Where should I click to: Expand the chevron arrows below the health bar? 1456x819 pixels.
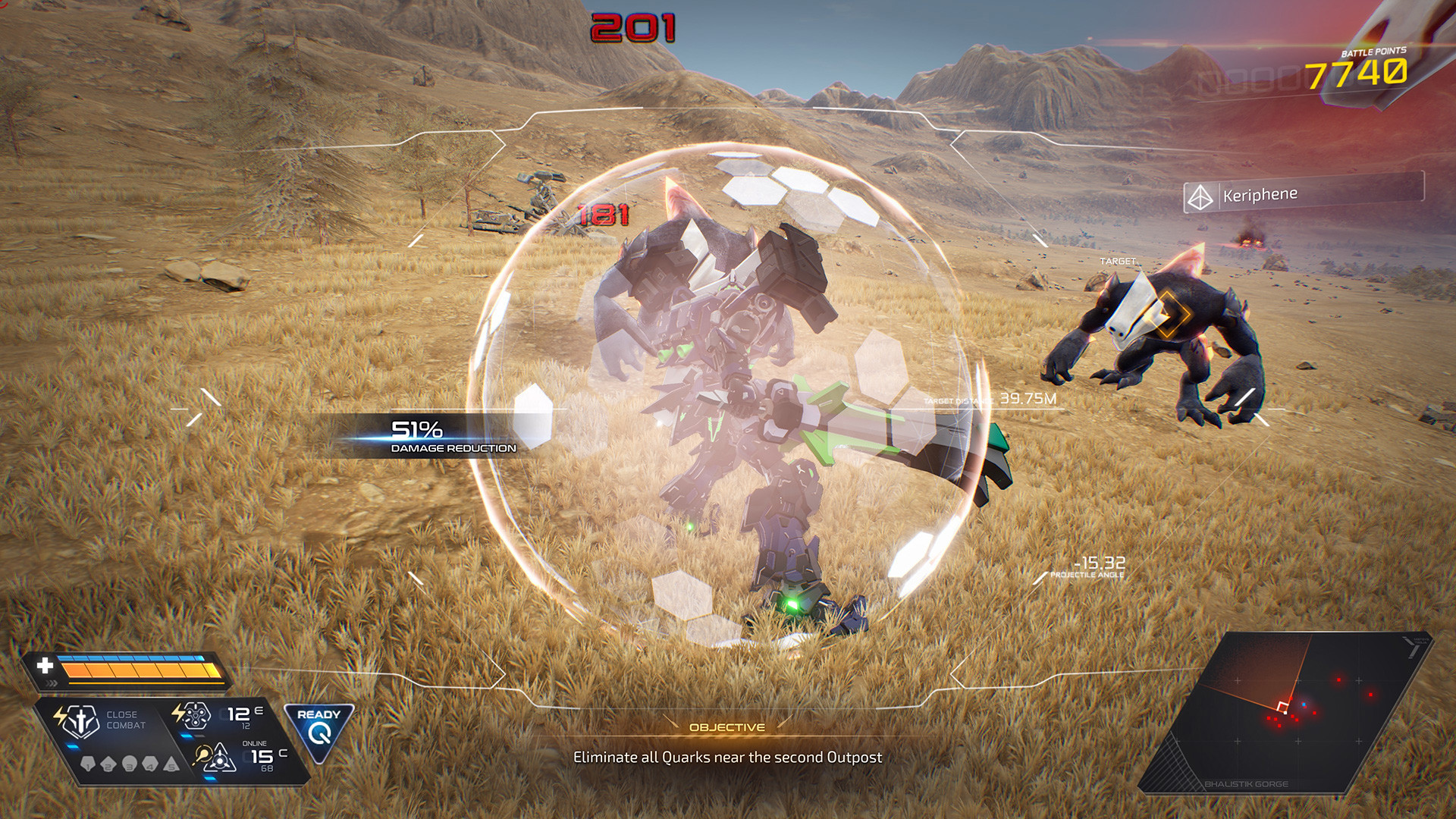[x=50, y=682]
